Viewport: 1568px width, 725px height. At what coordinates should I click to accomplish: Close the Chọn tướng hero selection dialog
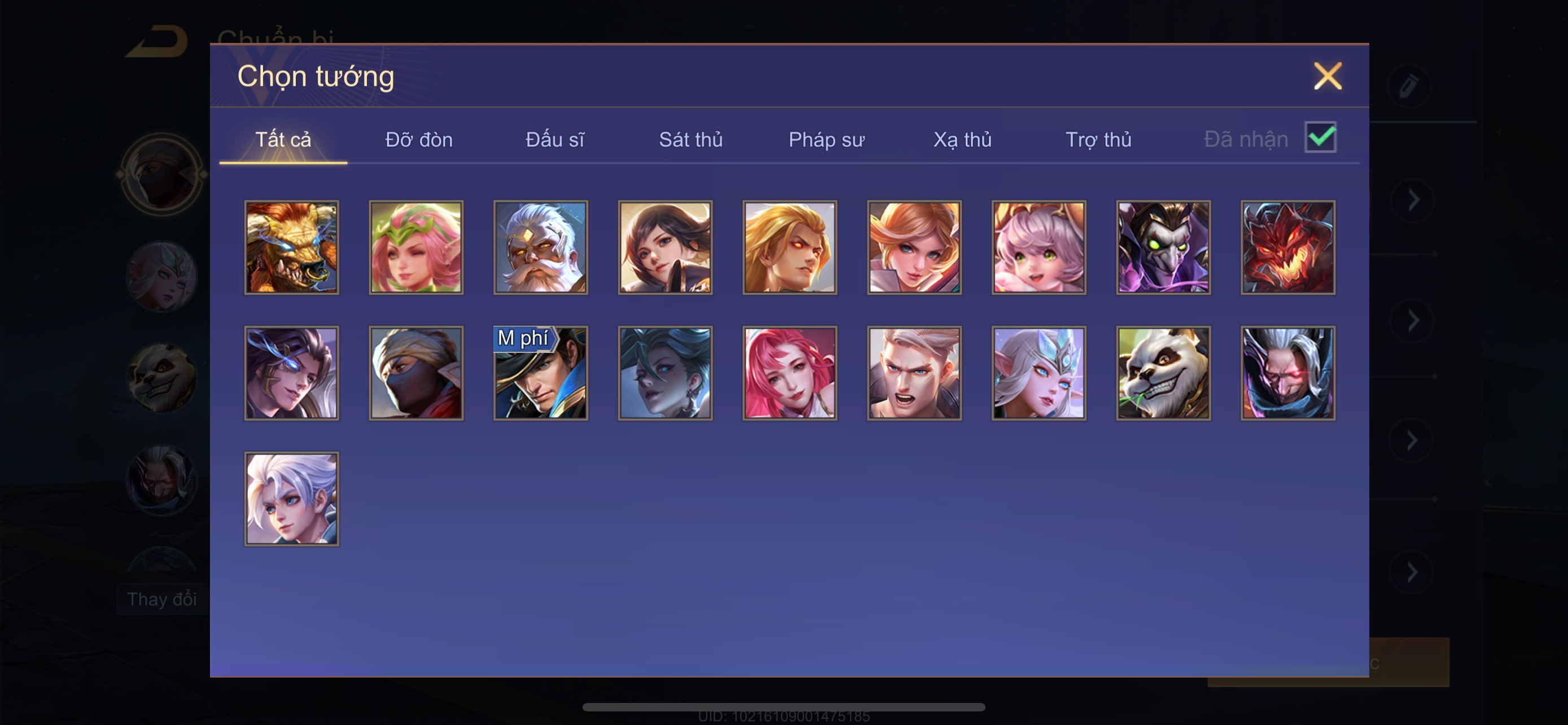(1327, 76)
